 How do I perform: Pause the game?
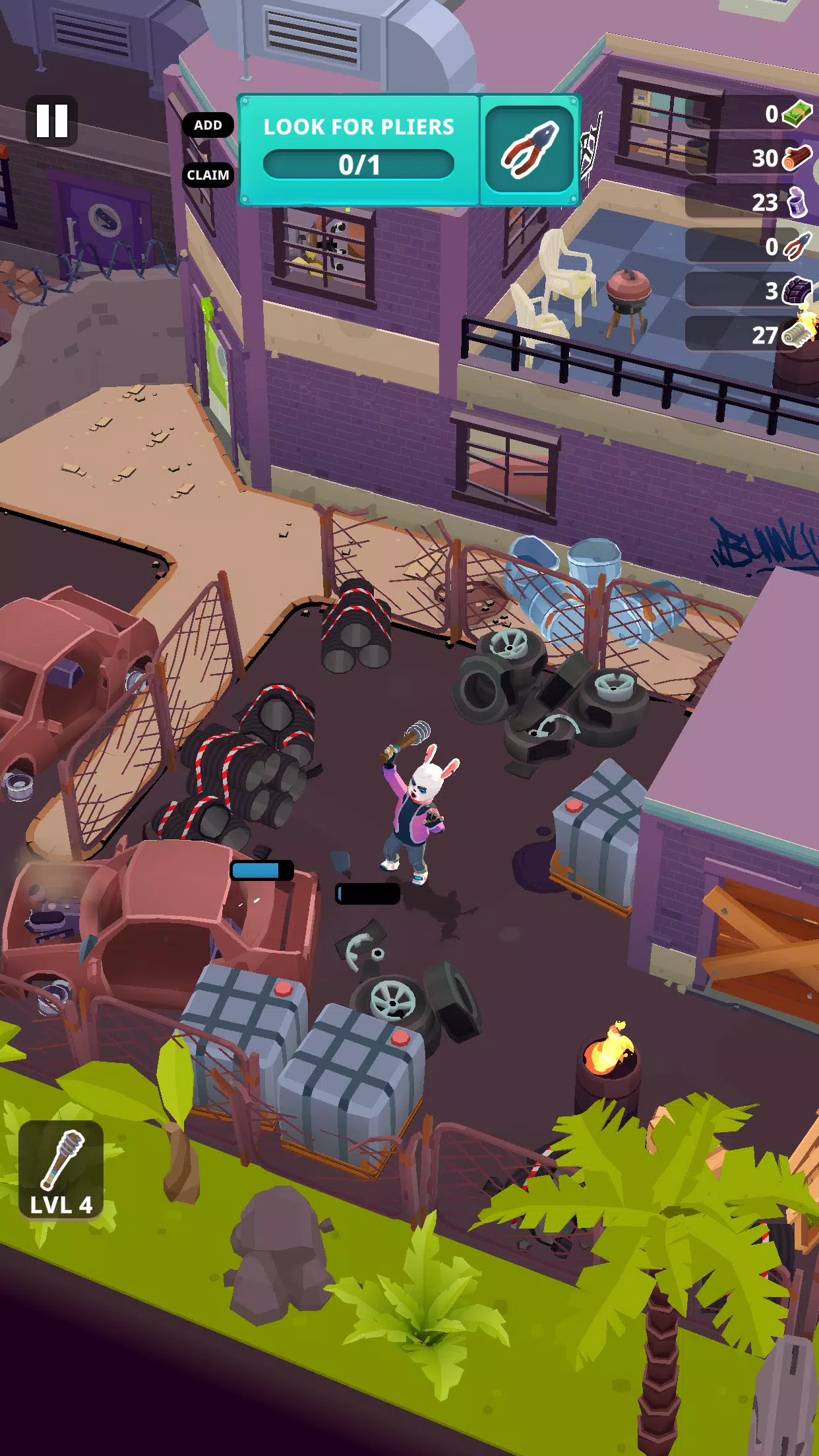coord(51,121)
